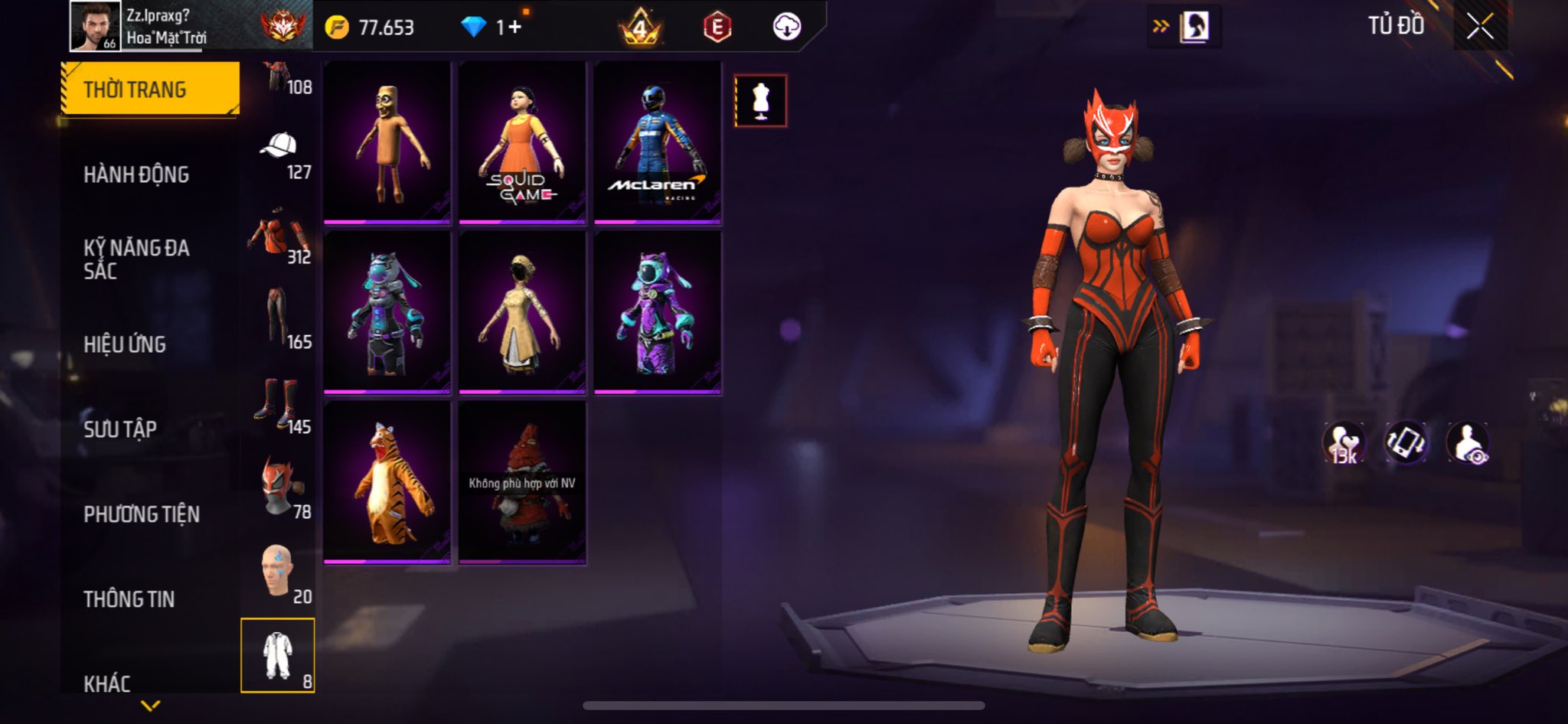Select the THỜI TRANG tab
Screen dimensions: 1568x724
click(150, 90)
